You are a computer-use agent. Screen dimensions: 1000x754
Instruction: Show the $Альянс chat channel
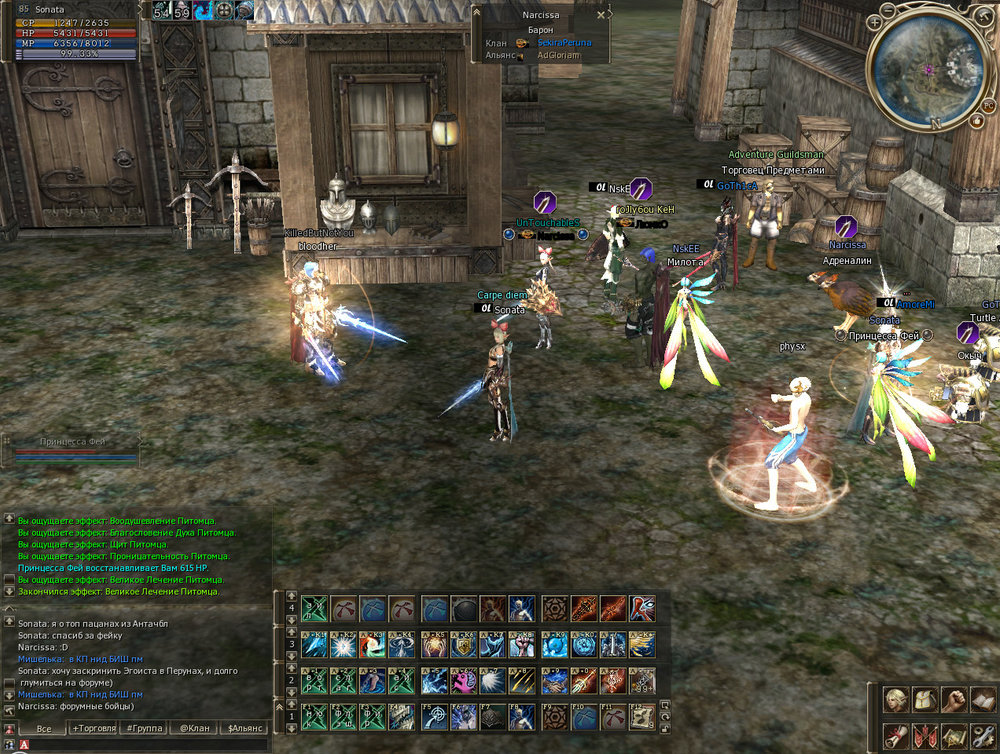(245, 728)
